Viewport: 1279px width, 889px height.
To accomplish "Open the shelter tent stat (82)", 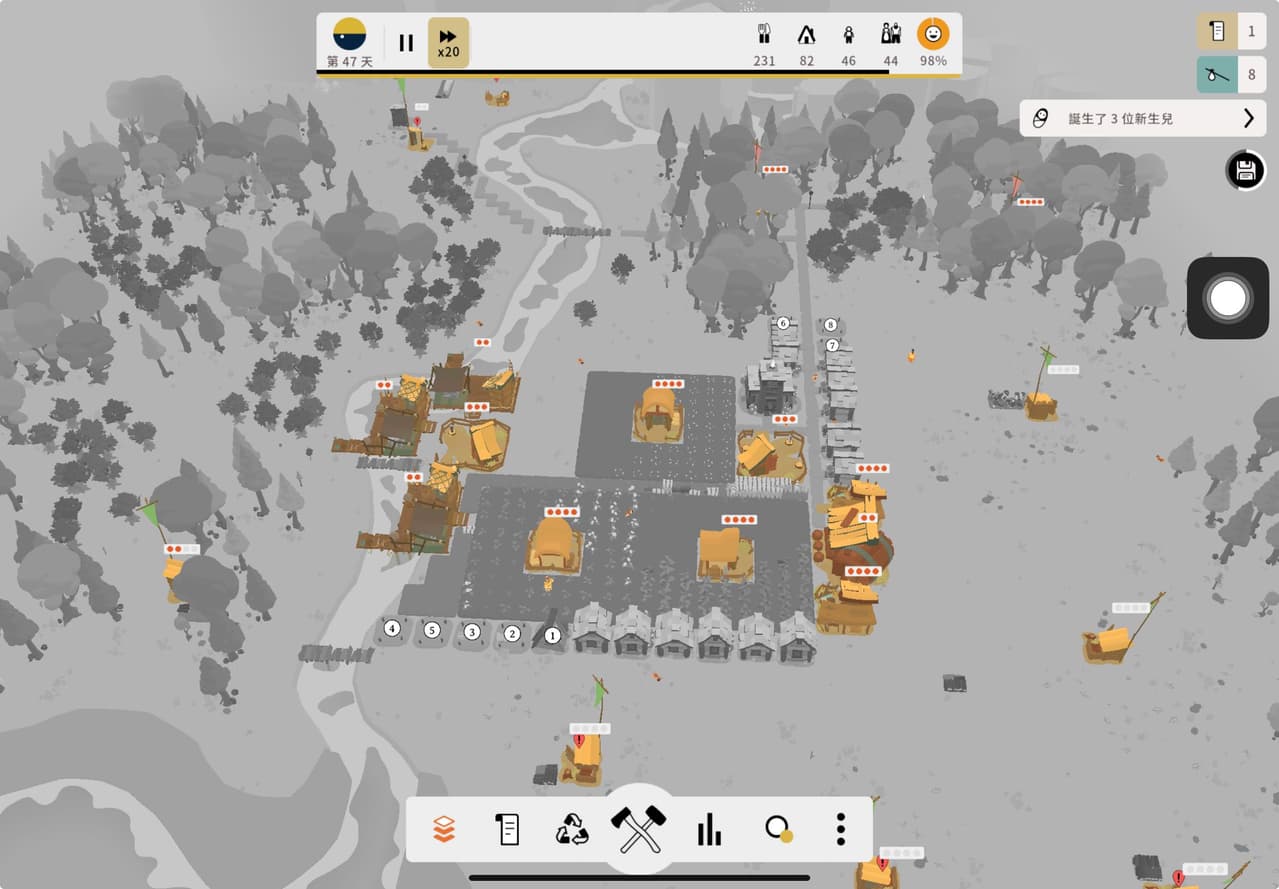I will coord(806,42).
